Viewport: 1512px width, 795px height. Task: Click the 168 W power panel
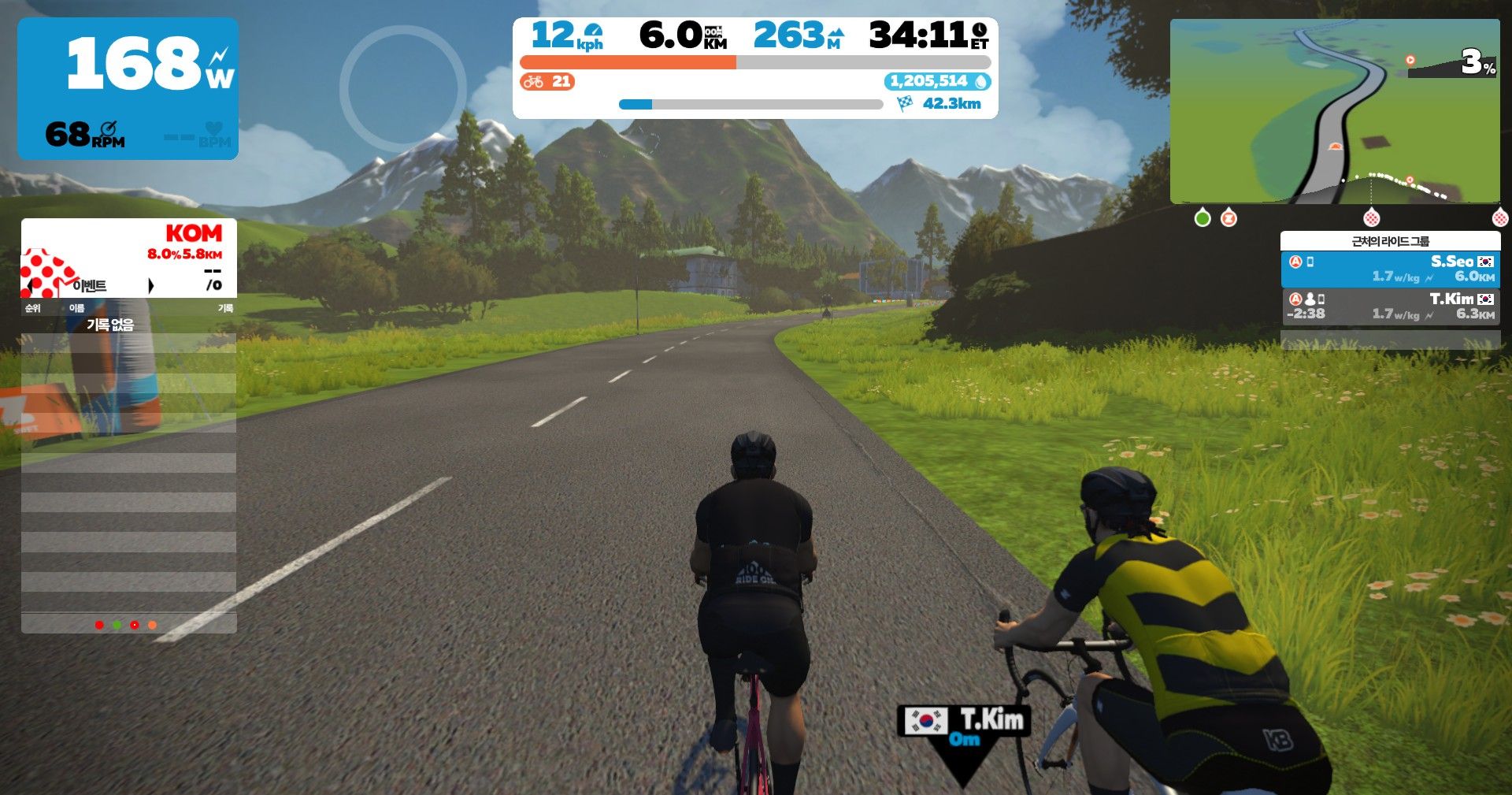click(128, 88)
